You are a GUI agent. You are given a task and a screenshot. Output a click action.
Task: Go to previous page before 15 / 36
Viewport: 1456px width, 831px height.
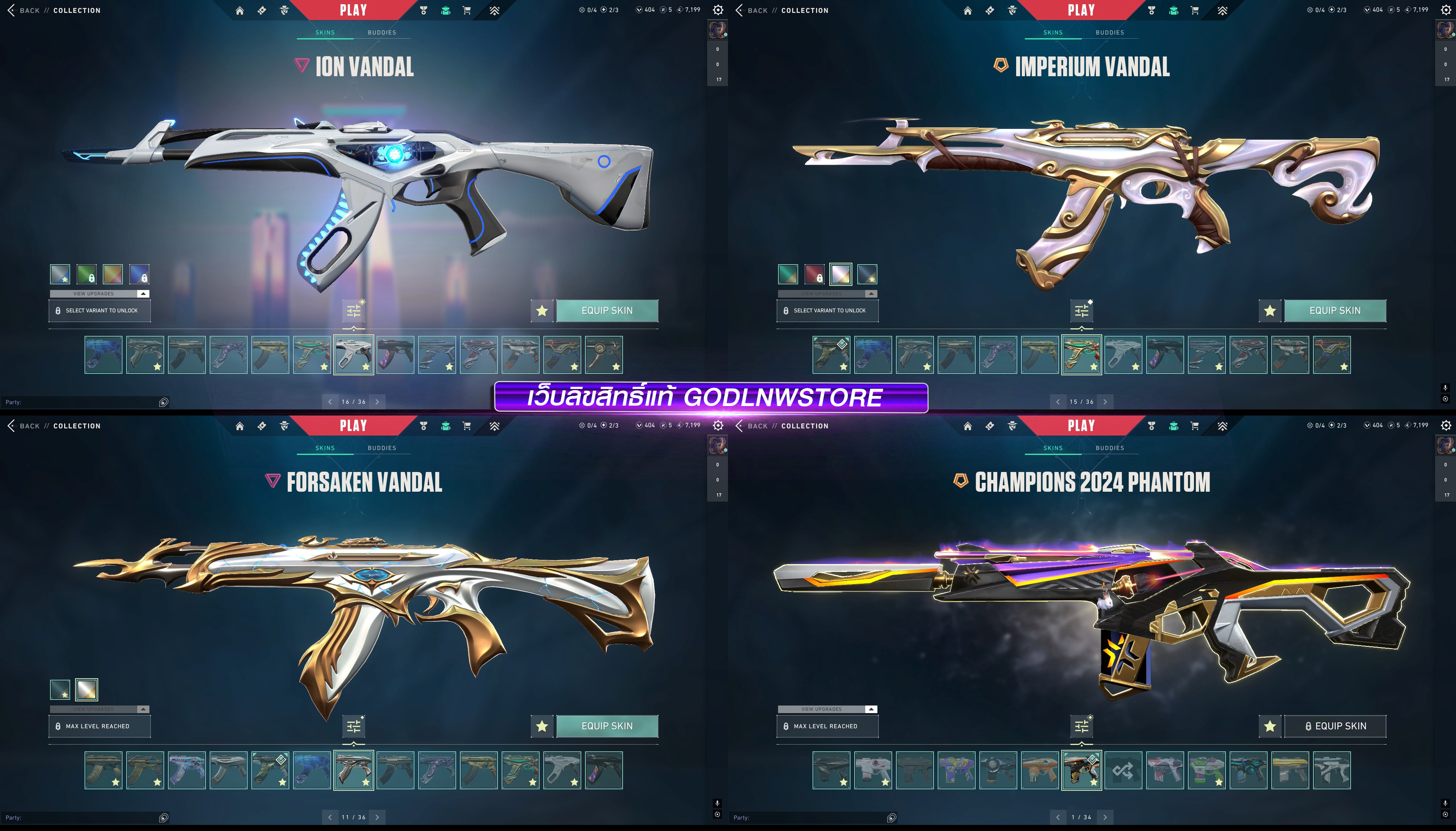pyautogui.click(x=1057, y=402)
